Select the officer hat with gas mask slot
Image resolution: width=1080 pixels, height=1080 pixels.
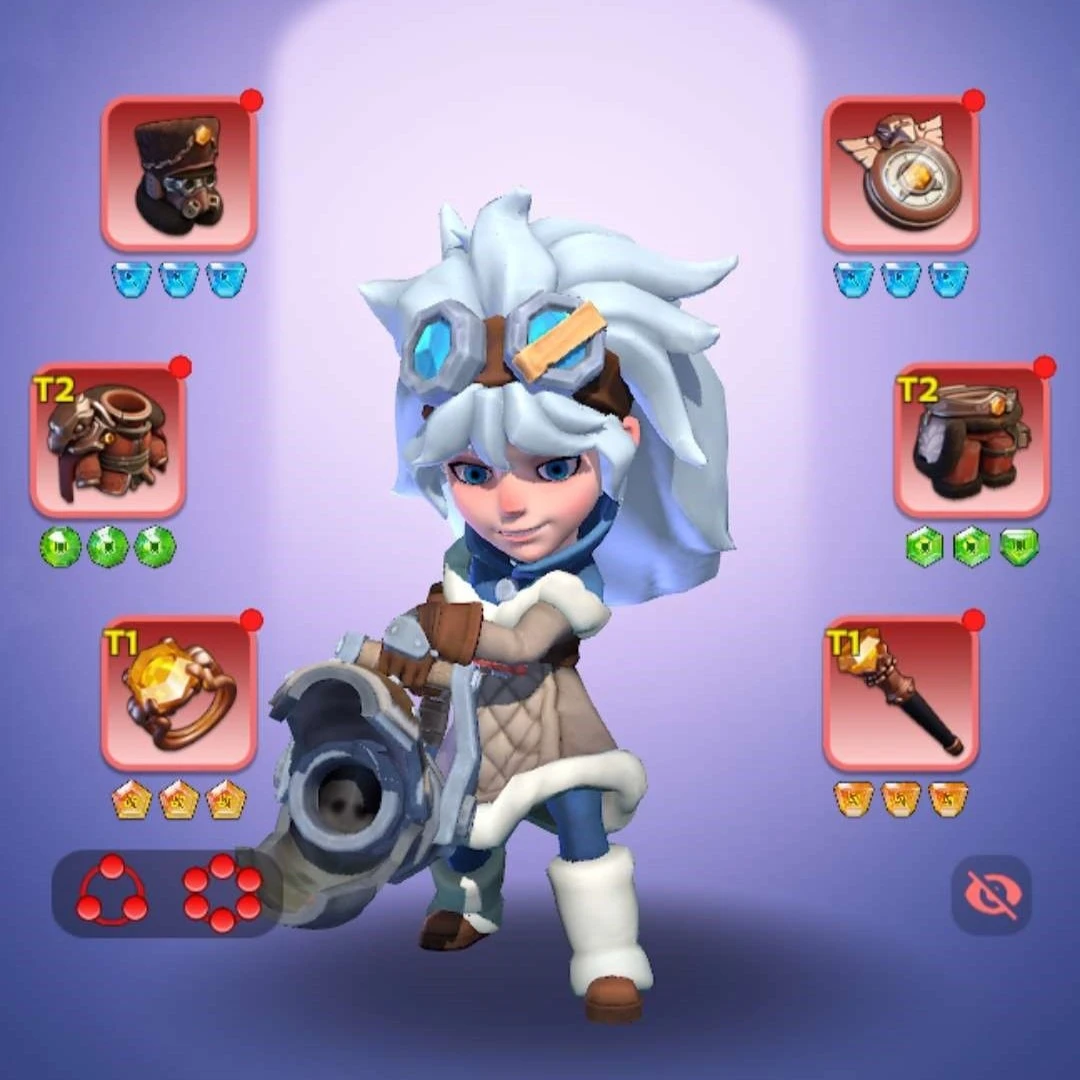click(179, 174)
